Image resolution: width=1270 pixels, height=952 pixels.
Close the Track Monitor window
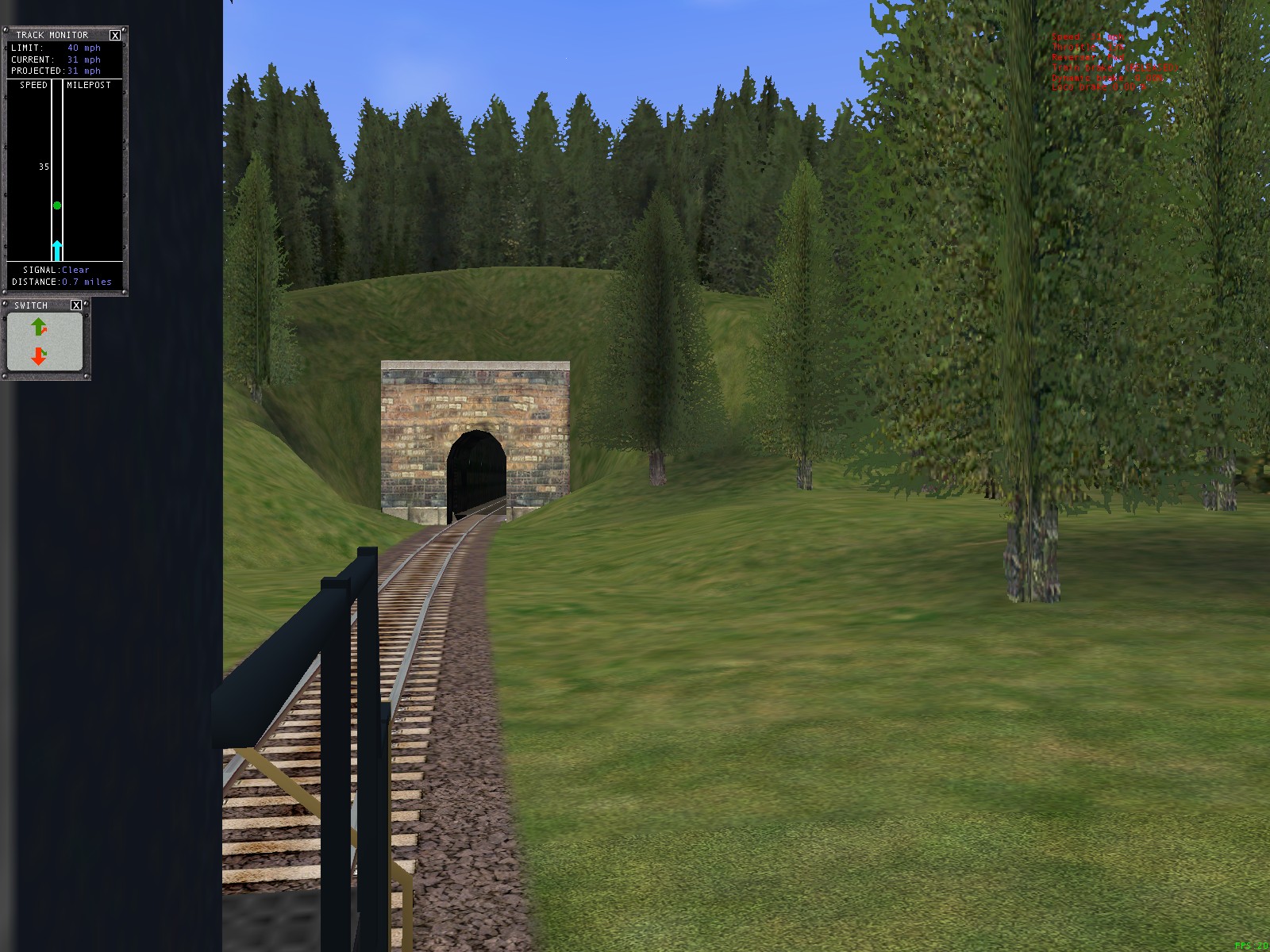click(115, 35)
